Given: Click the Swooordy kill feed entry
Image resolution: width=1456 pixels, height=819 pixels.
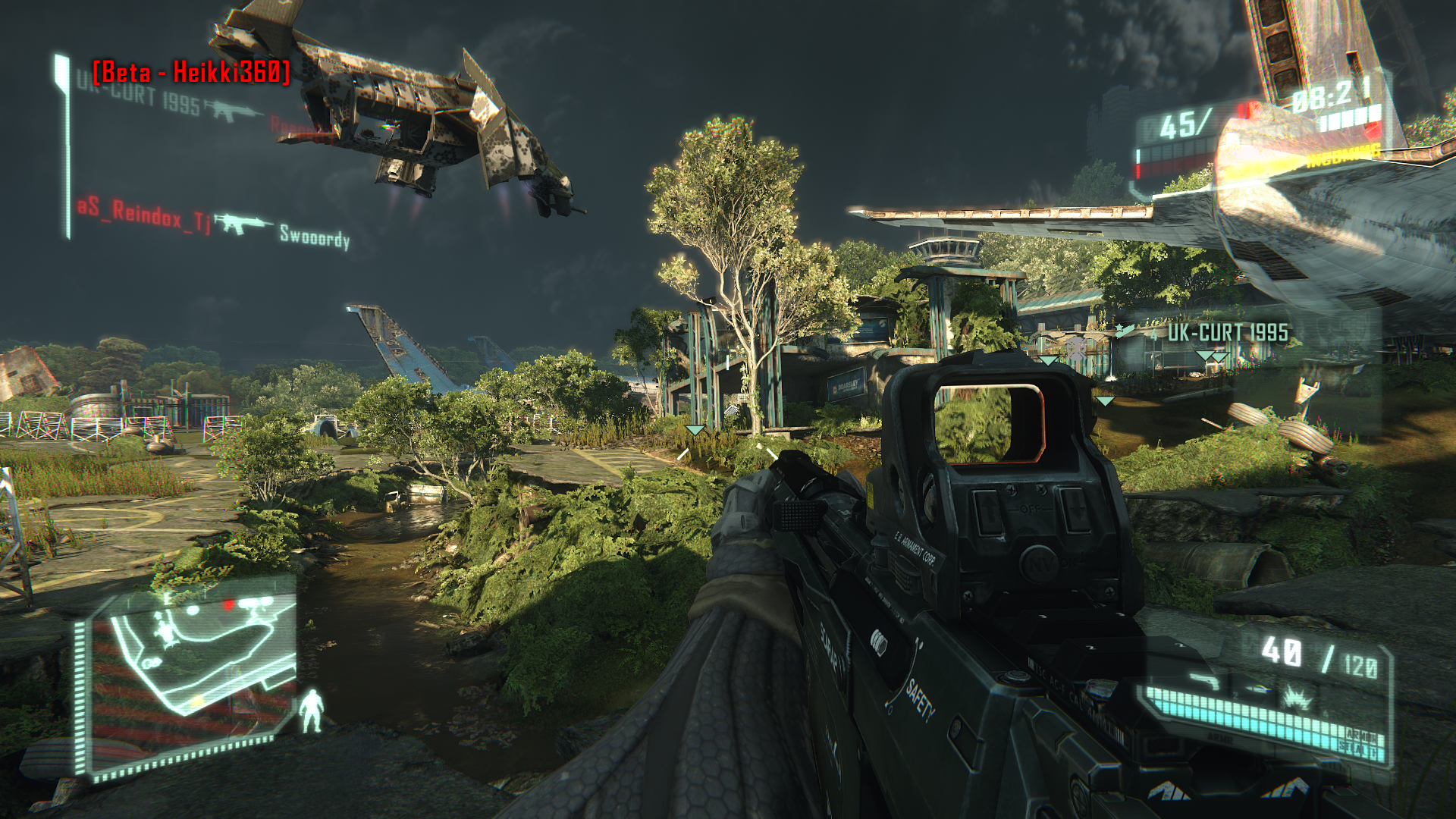Looking at the screenshot, I should coord(314,237).
